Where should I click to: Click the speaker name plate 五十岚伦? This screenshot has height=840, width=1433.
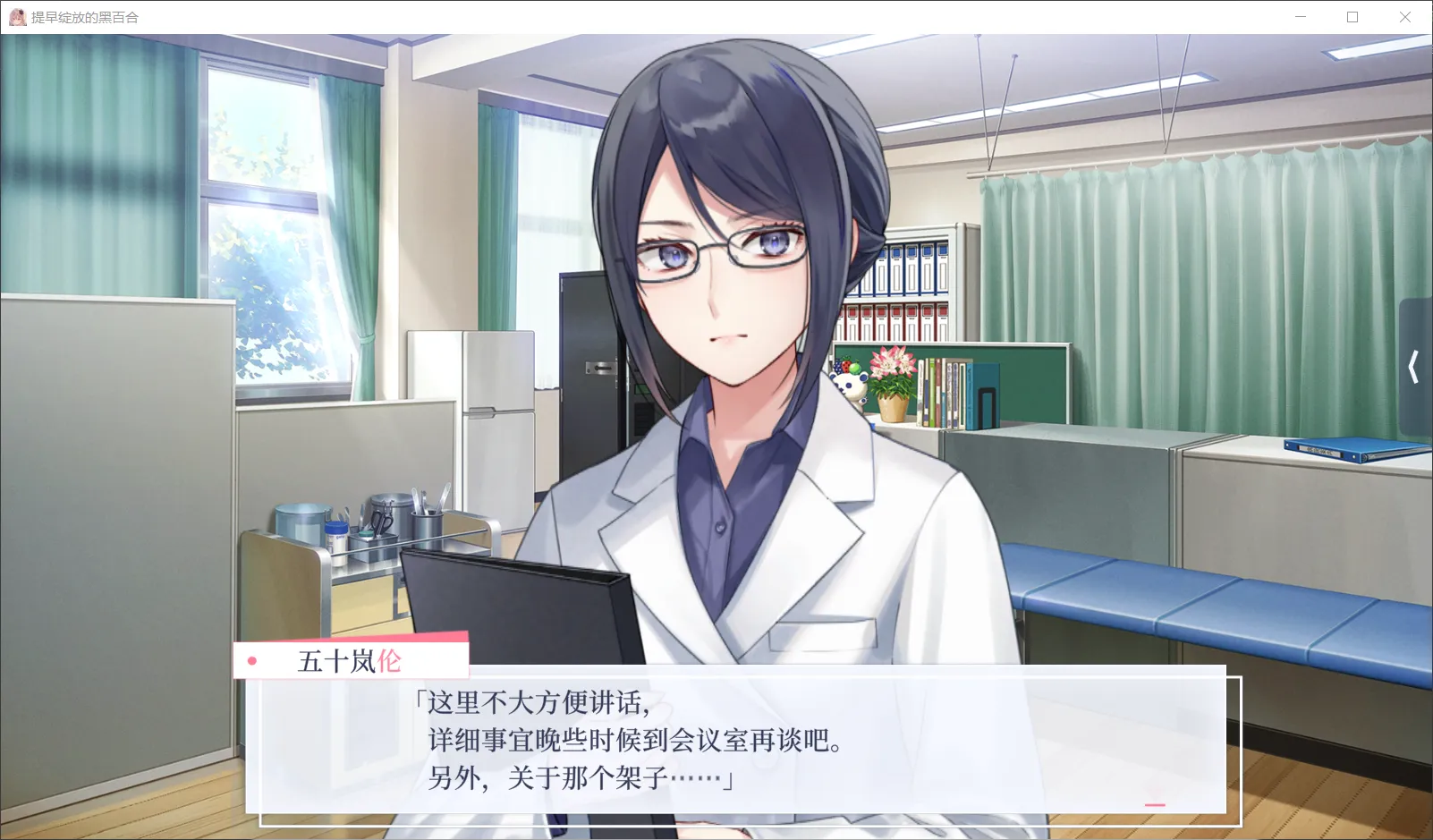pyautogui.click(x=351, y=660)
